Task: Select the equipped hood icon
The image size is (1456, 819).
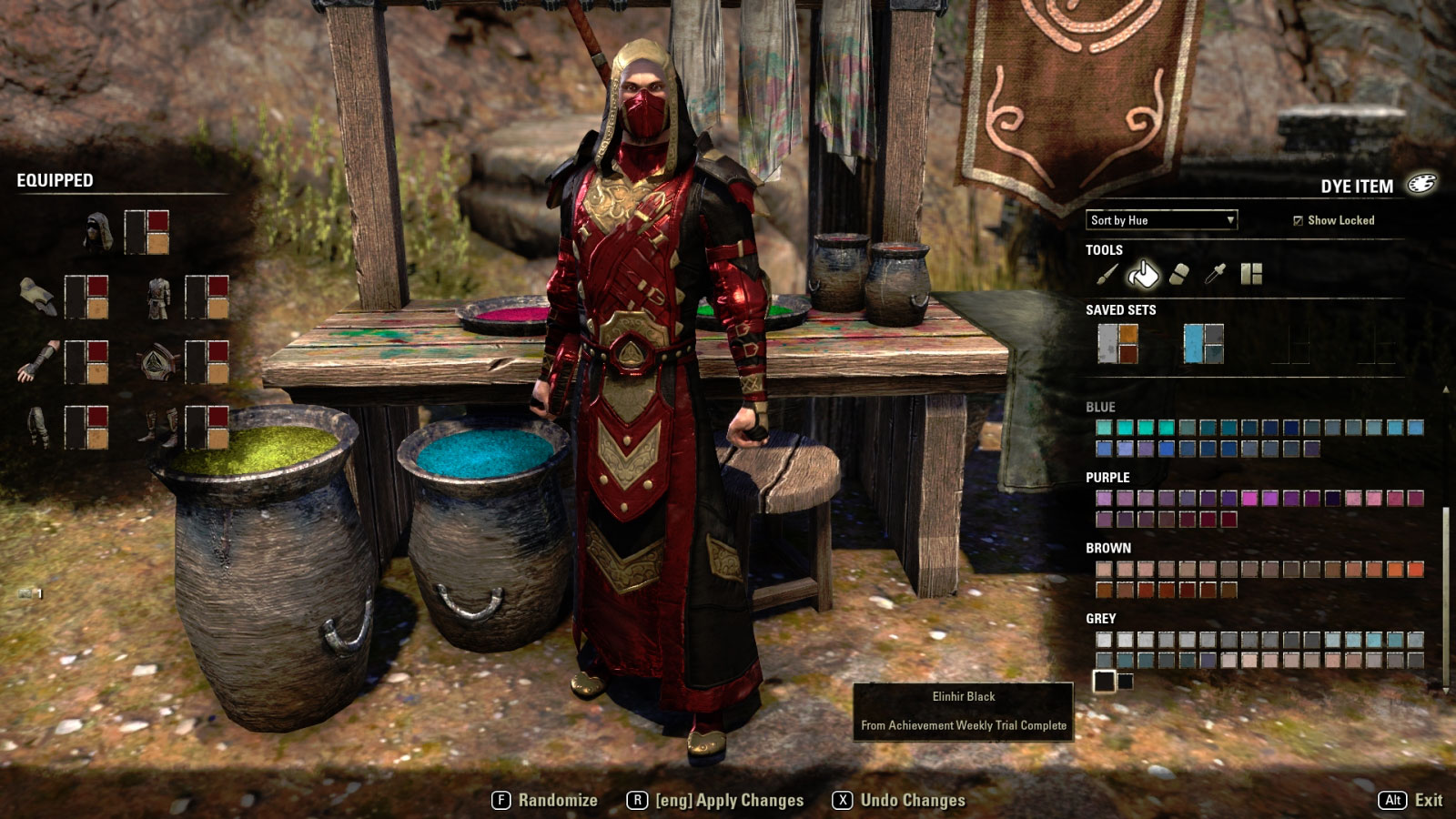Action: tap(97, 232)
